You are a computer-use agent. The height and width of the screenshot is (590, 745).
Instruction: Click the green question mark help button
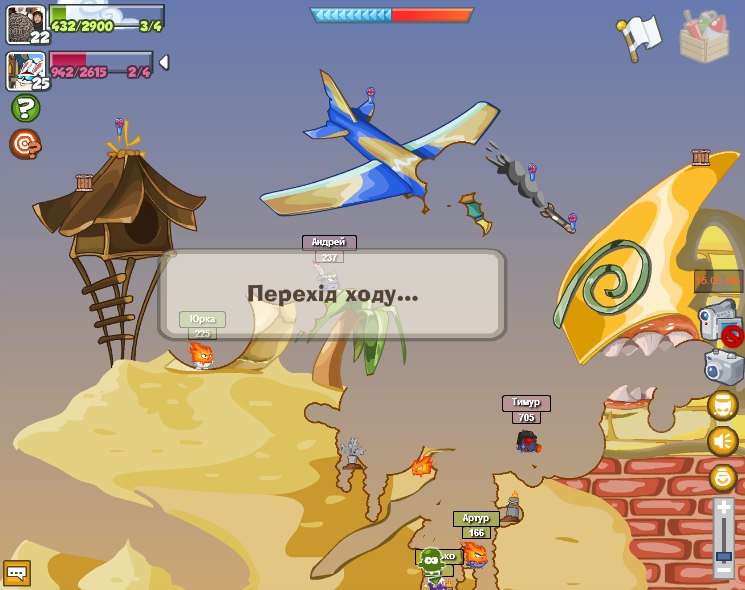click(x=25, y=108)
